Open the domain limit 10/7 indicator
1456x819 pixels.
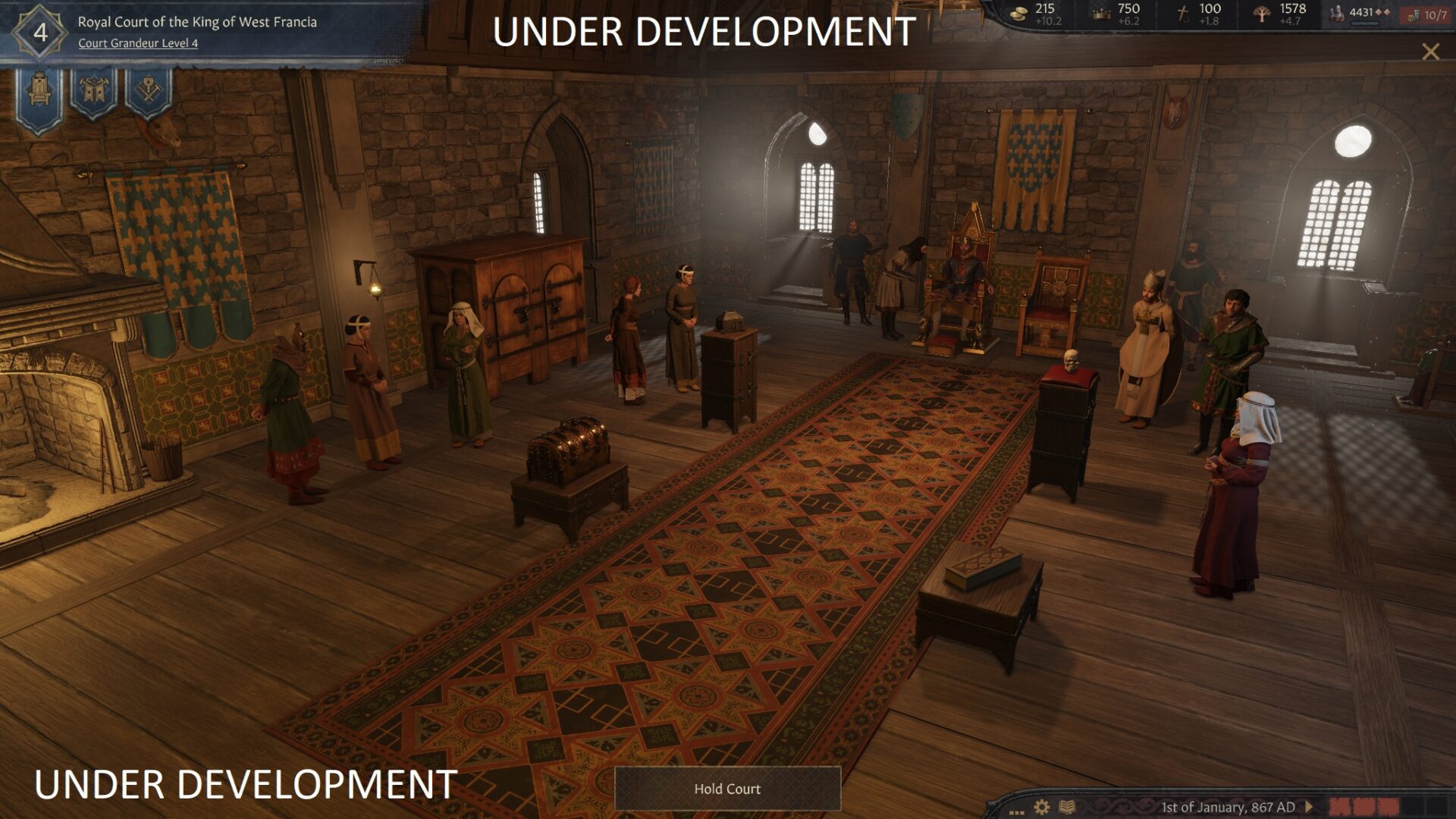pos(1427,15)
